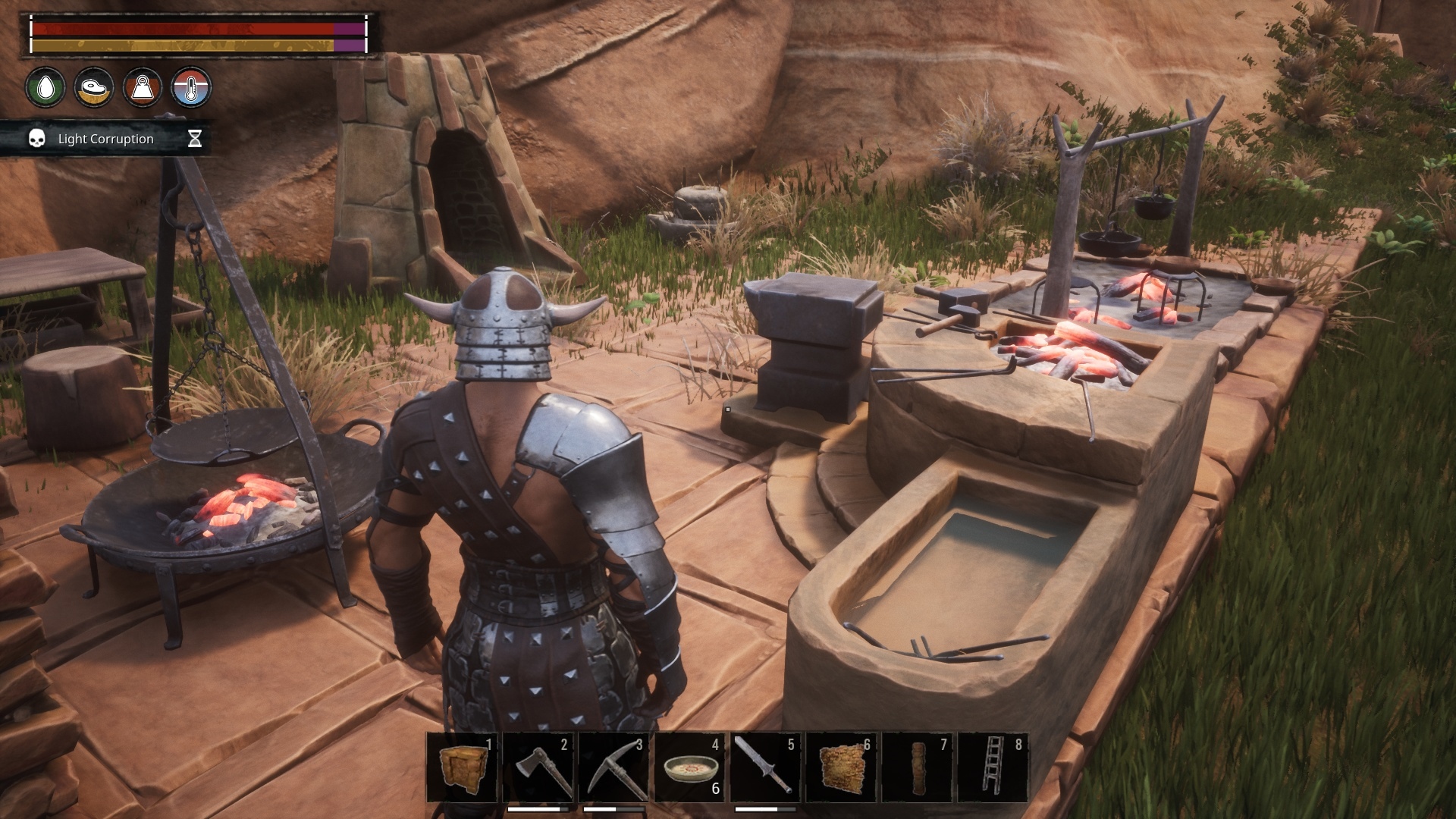Click the yellow stamina bar
Image resolution: width=1456 pixels, height=819 pixels.
[182, 45]
